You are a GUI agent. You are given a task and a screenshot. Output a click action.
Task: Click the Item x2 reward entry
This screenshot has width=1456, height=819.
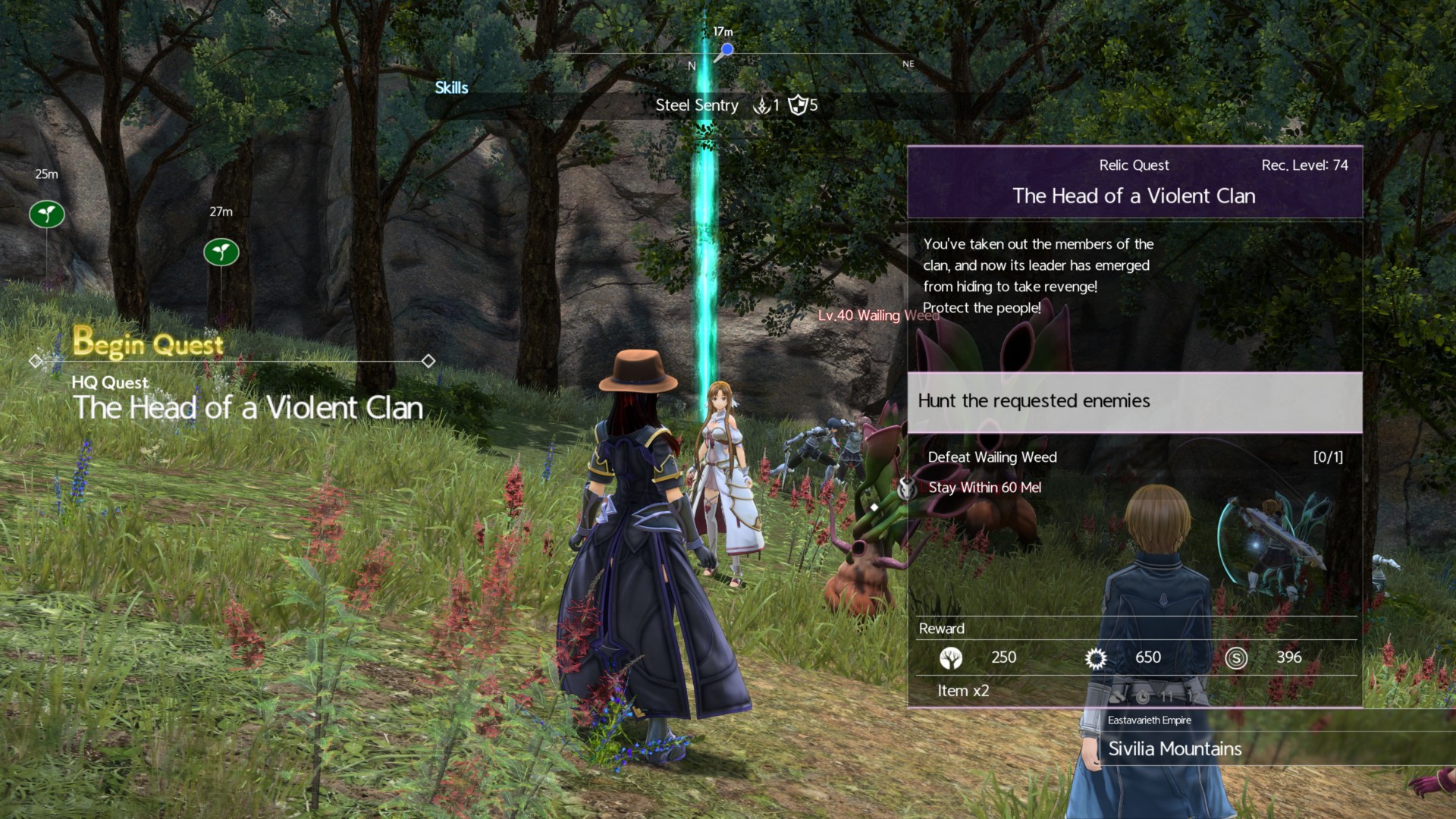[x=963, y=691]
